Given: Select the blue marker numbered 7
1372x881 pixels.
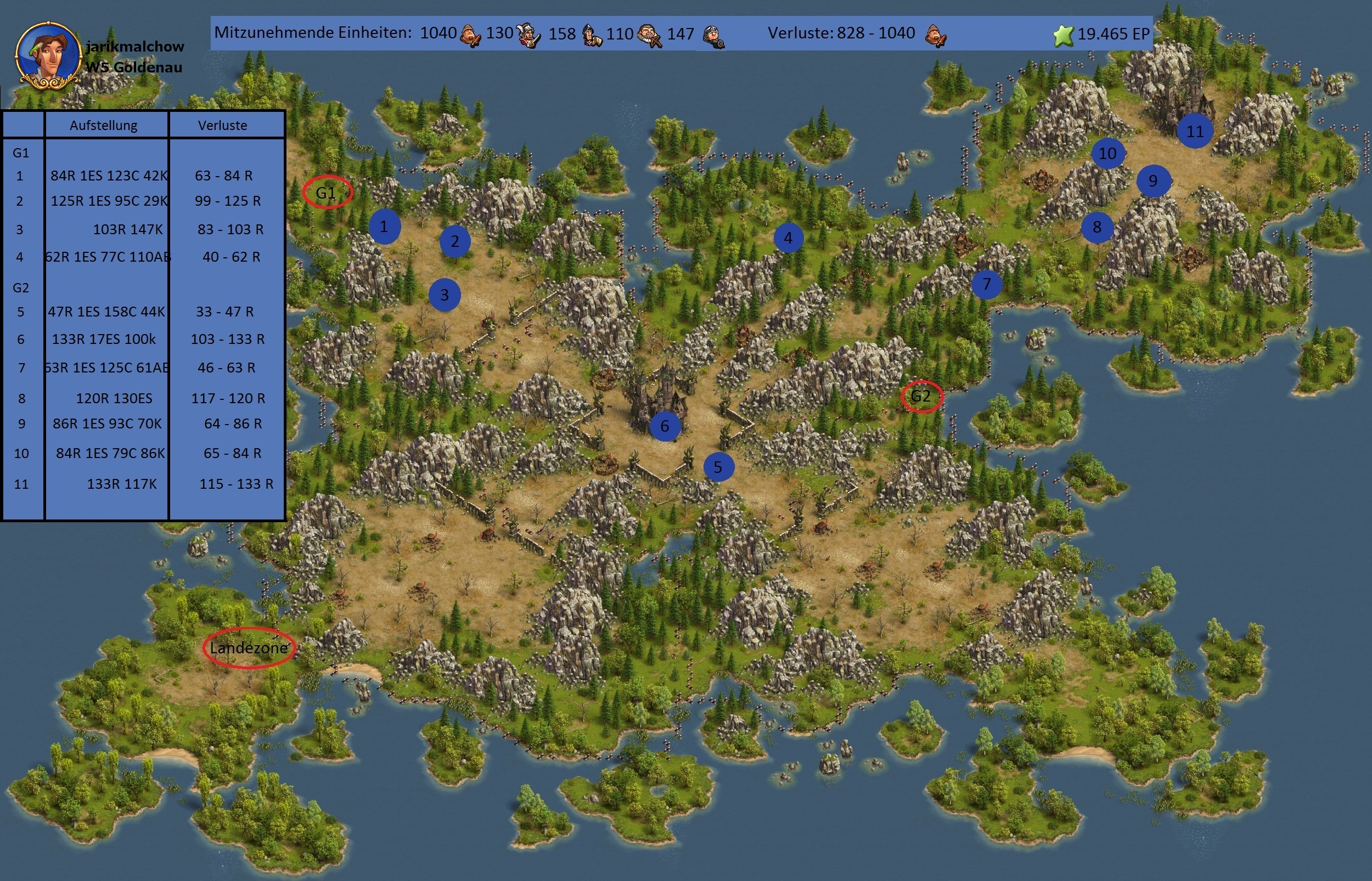Looking at the screenshot, I should coord(986,284).
